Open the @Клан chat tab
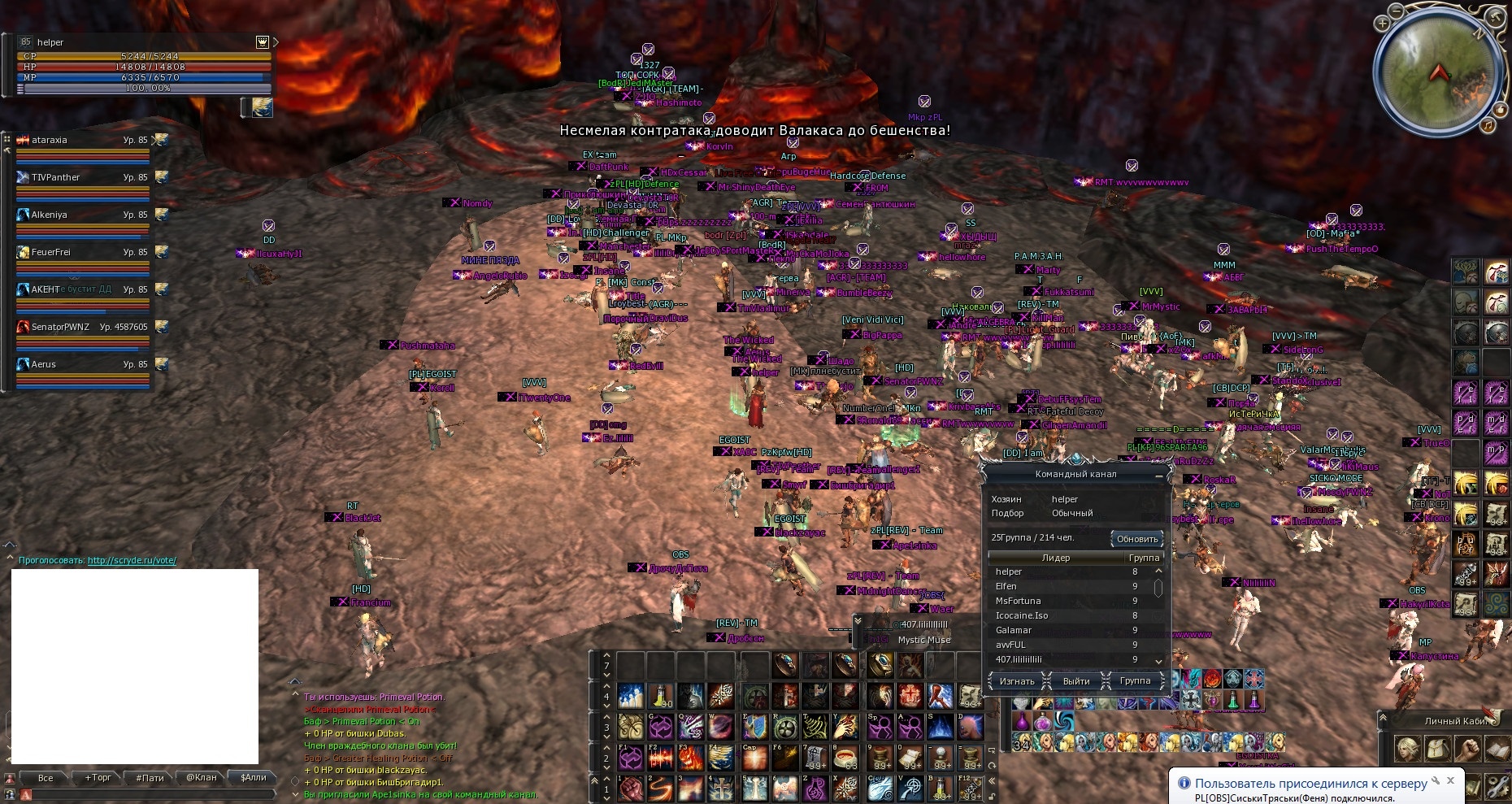 [x=201, y=778]
